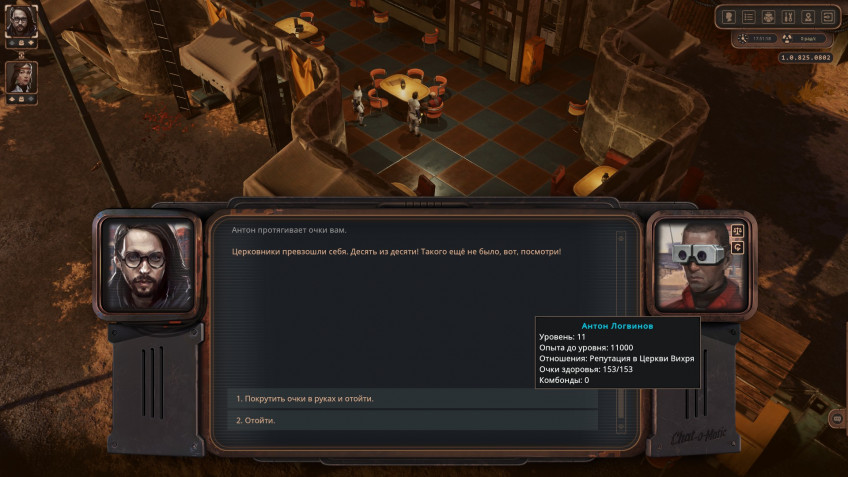Open the journal list icon
The image size is (848, 477).
coord(749,17)
